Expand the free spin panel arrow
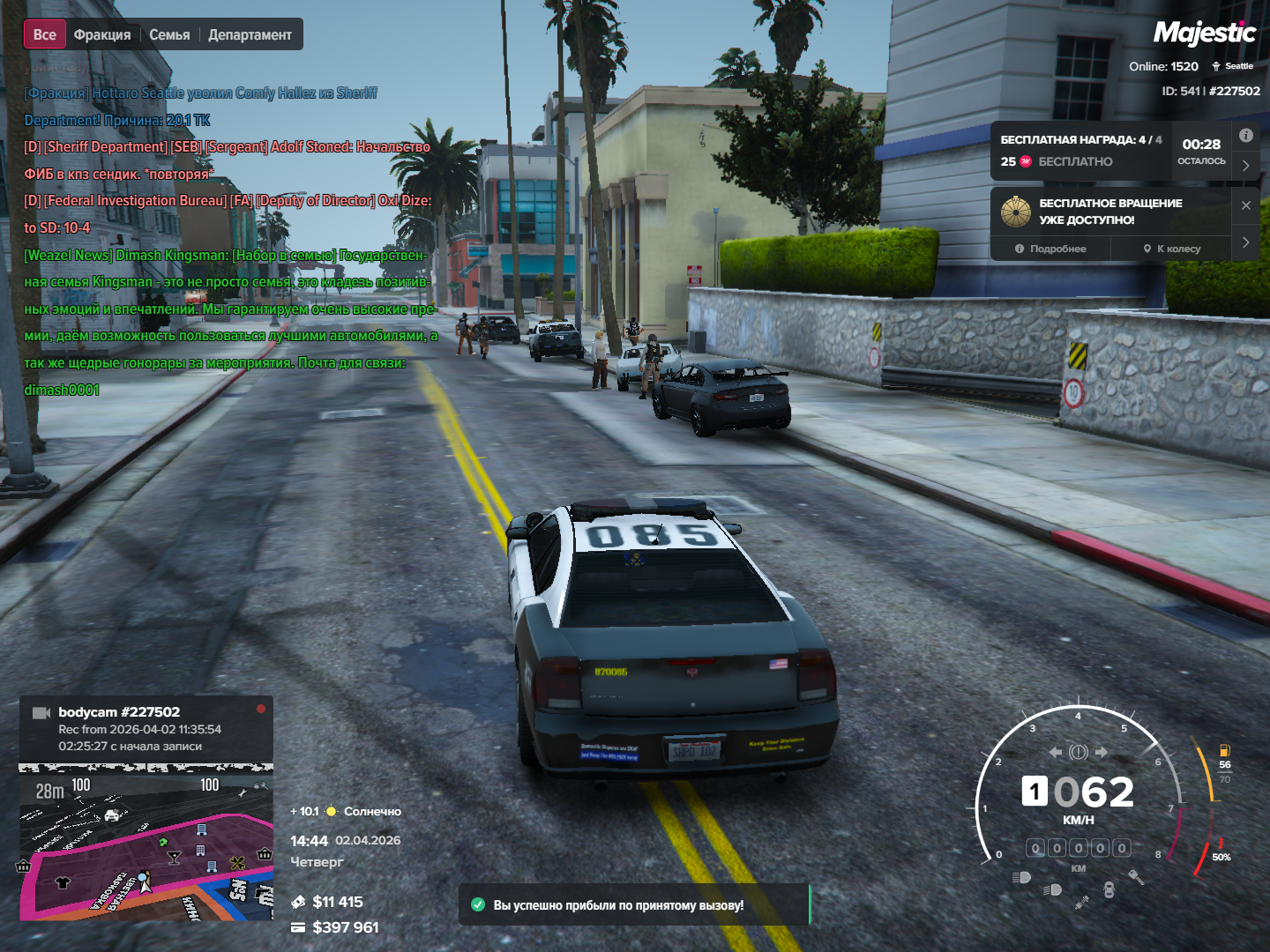The image size is (1270, 952). 1245,242
